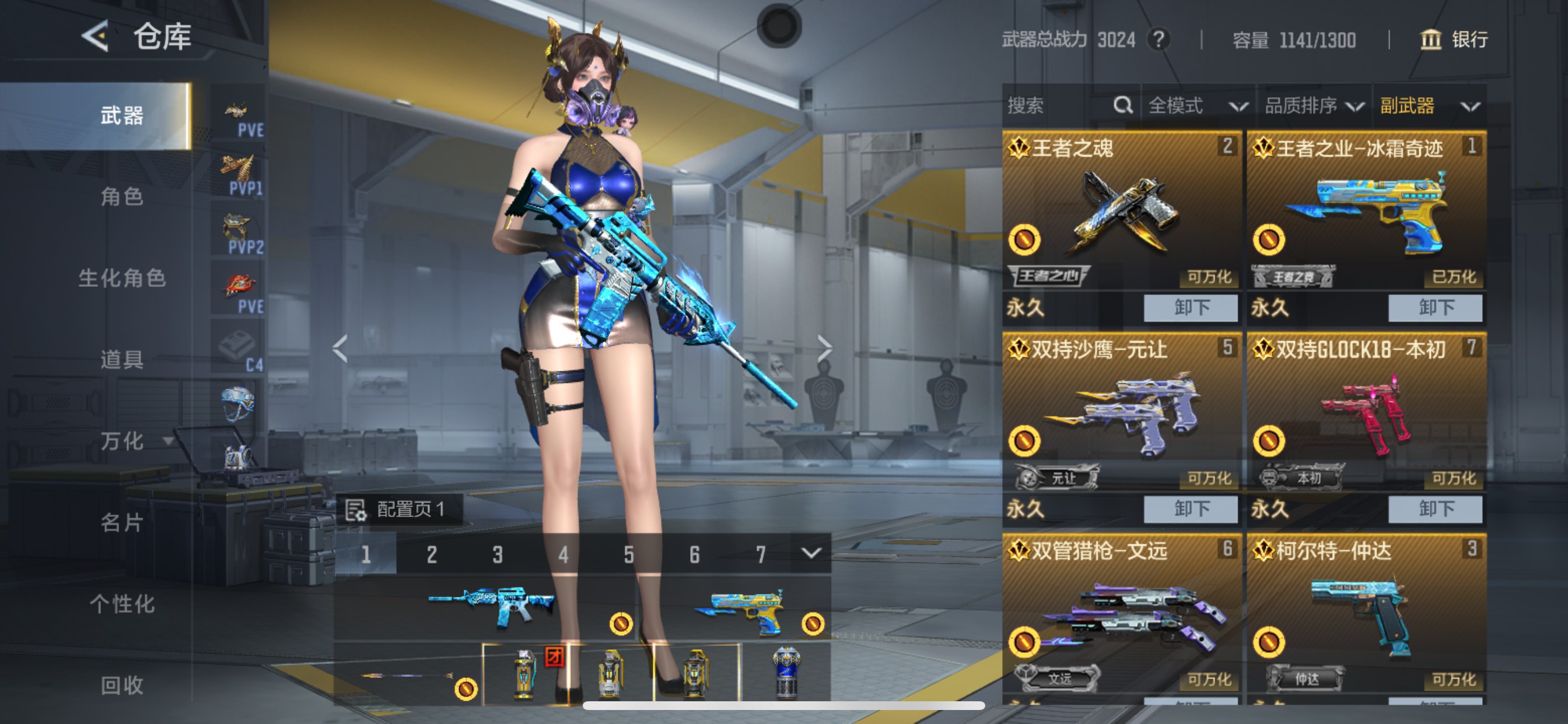Choose the 柯尔特-仲达 pistol card
Viewport: 1568px width, 724px height.
coord(1366,614)
